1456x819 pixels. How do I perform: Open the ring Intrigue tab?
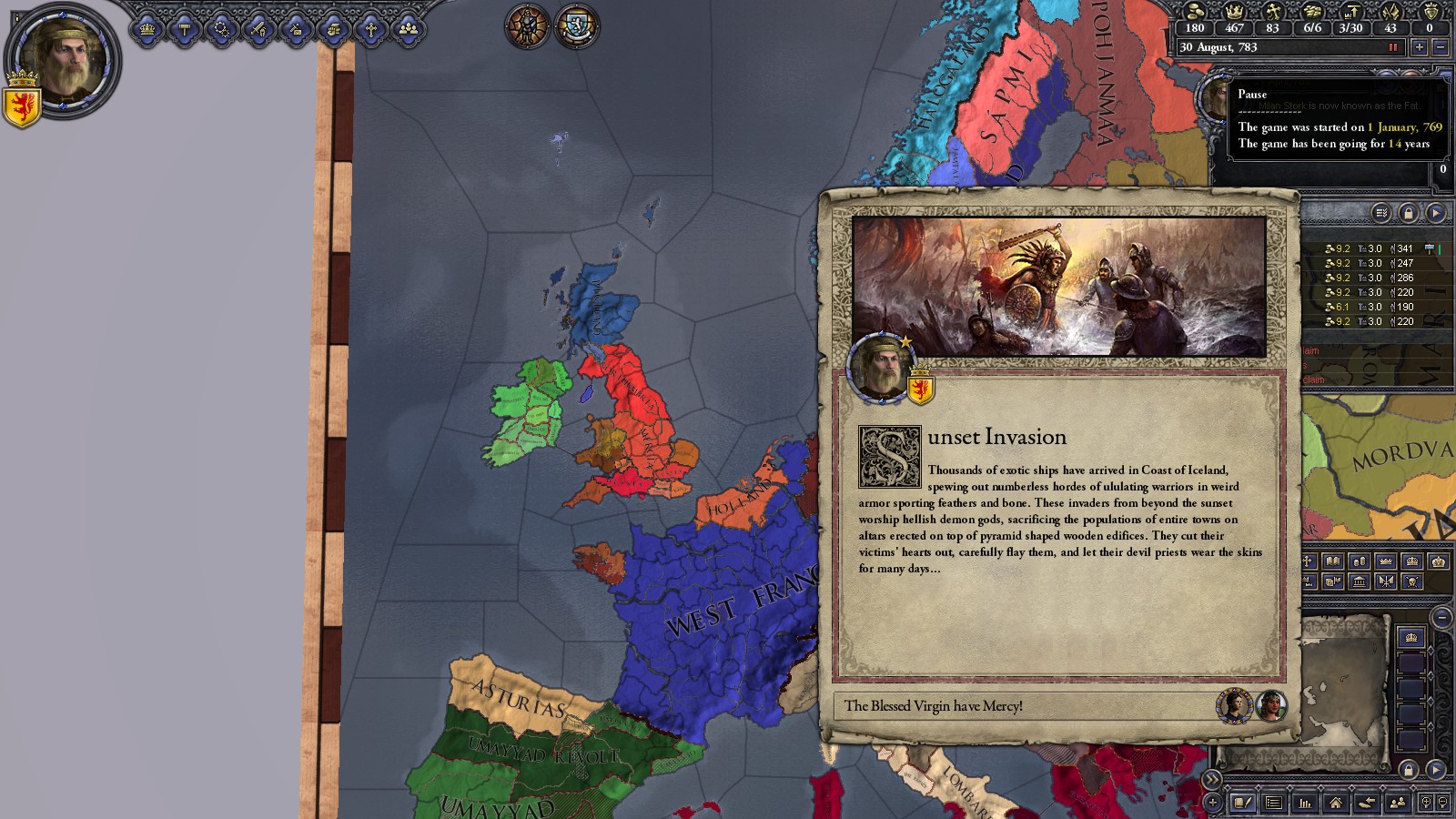pyautogui.click(x=222, y=29)
